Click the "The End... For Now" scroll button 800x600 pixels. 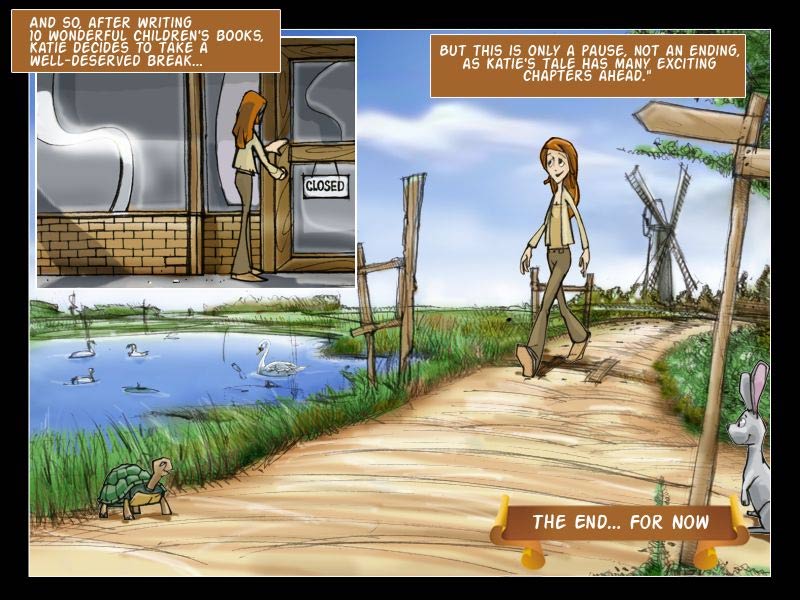point(620,522)
